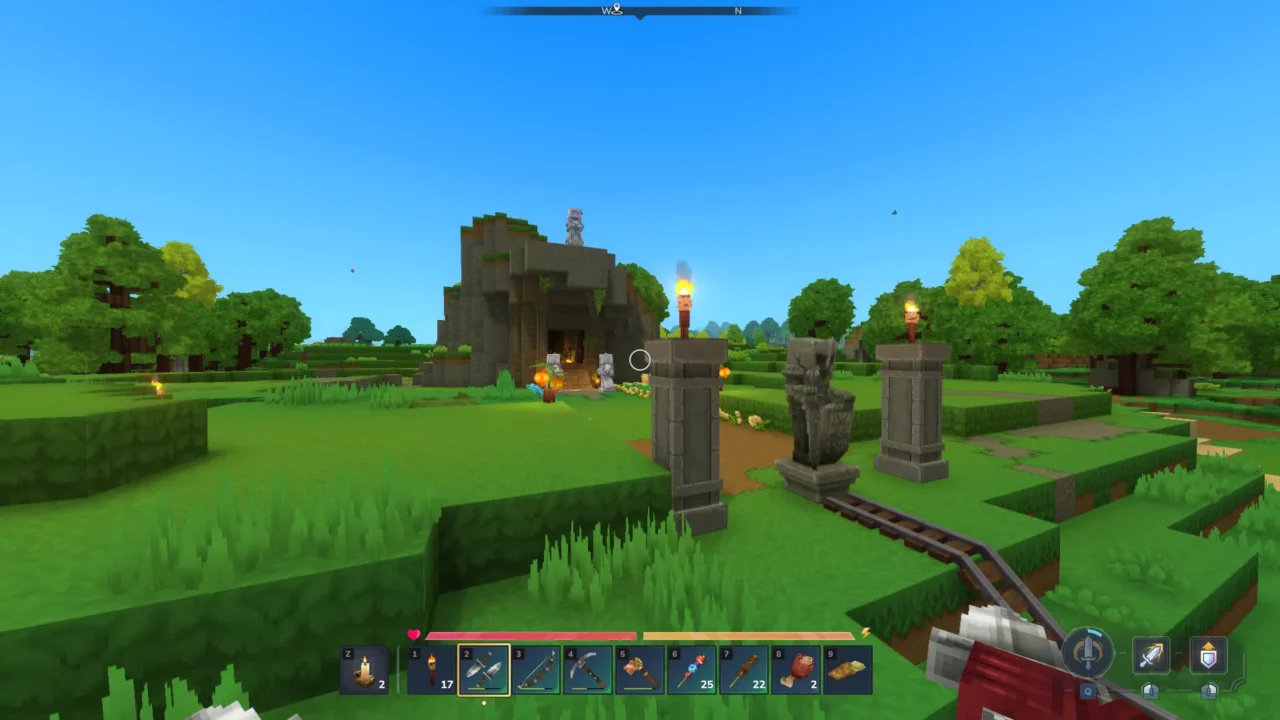This screenshot has height=720, width=1280.
Task: Select the pickaxe in the hotbar
Action: tap(588, 669)
